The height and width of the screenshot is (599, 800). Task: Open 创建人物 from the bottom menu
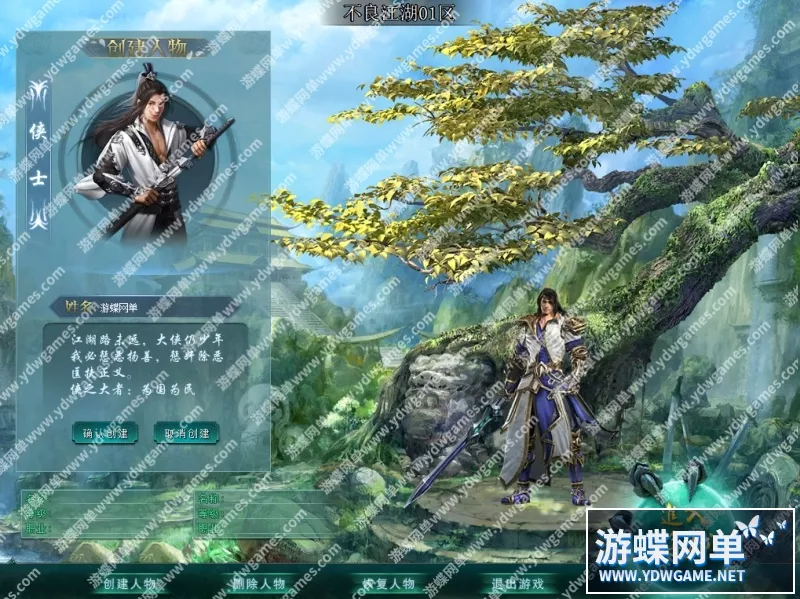(130, 584)
